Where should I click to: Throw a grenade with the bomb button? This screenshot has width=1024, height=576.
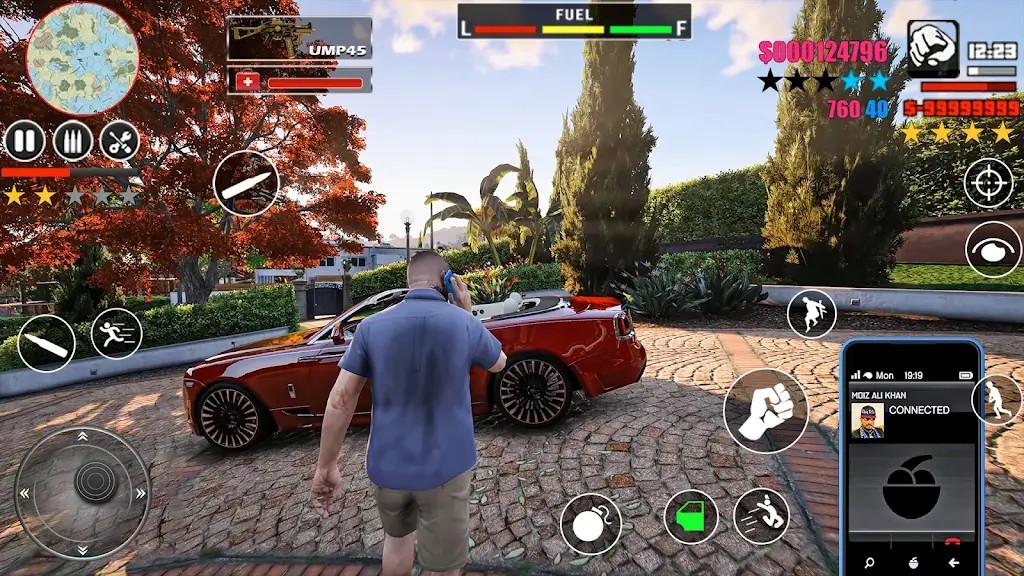(590, 524)
